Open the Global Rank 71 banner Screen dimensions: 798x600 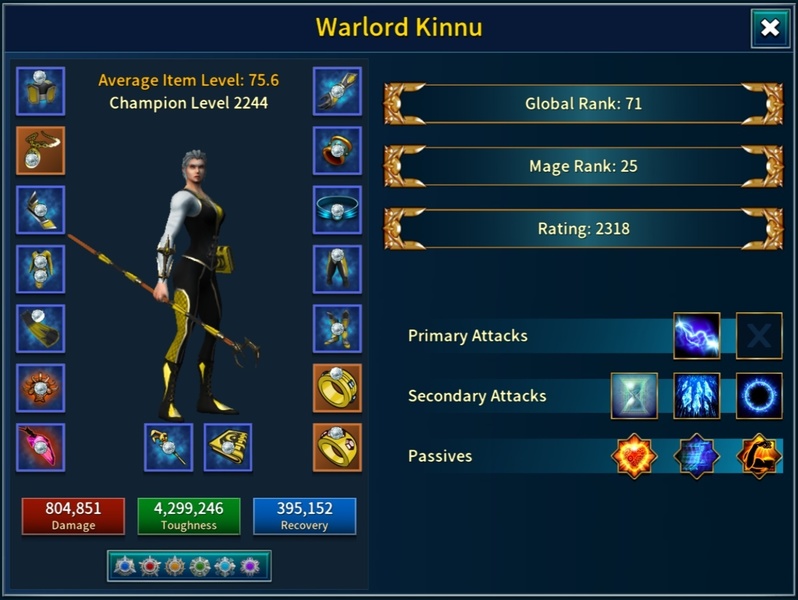(583, 104)
